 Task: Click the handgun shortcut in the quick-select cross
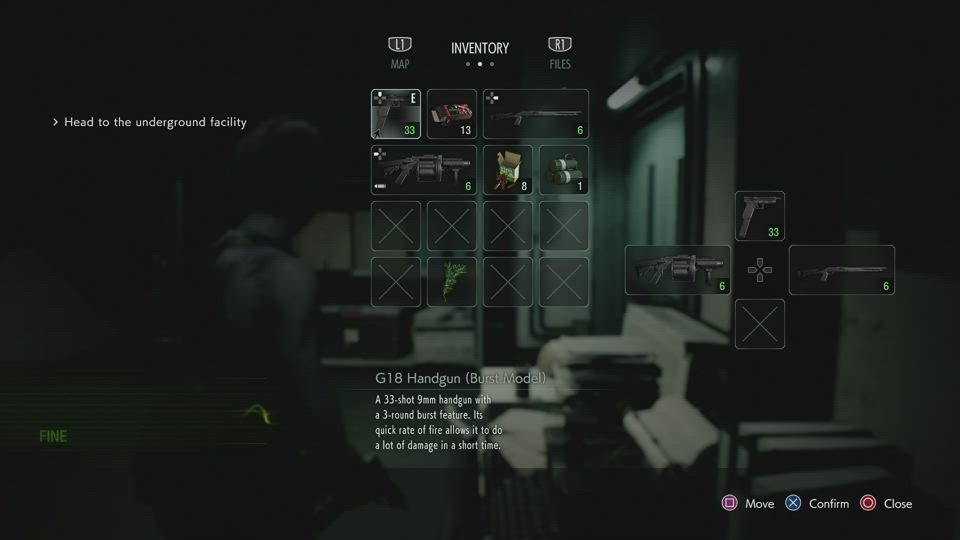click(x=760, y=216)
